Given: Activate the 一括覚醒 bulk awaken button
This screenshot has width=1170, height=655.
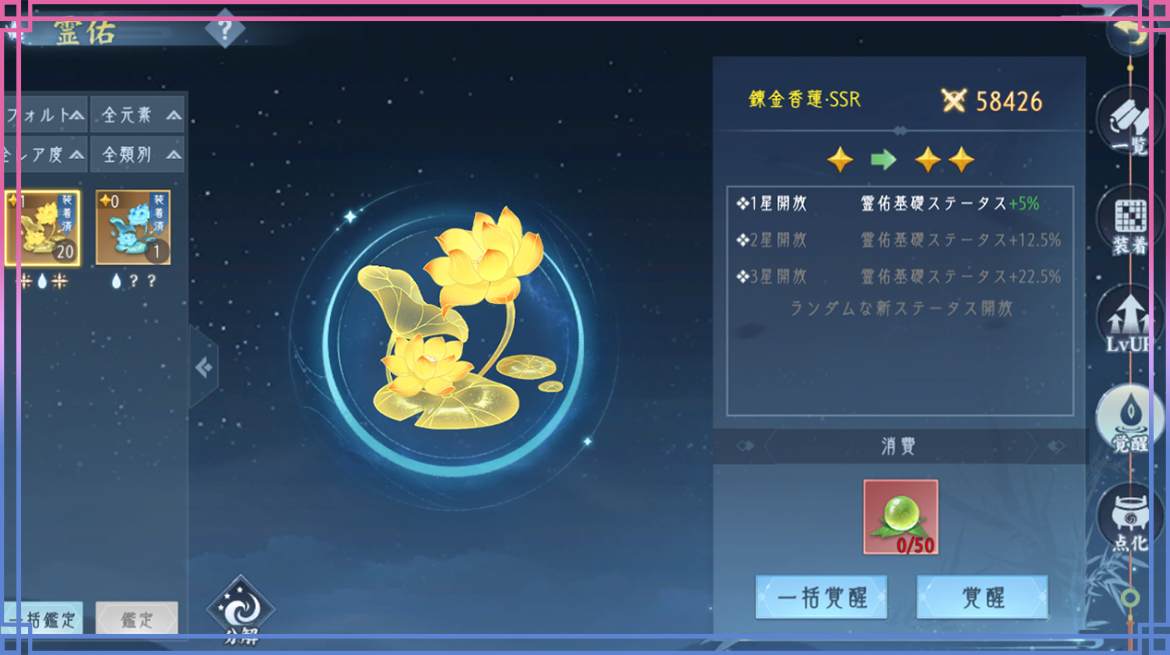Looking at the screenshot, I should pyautogui.click(x=821, y=598).
